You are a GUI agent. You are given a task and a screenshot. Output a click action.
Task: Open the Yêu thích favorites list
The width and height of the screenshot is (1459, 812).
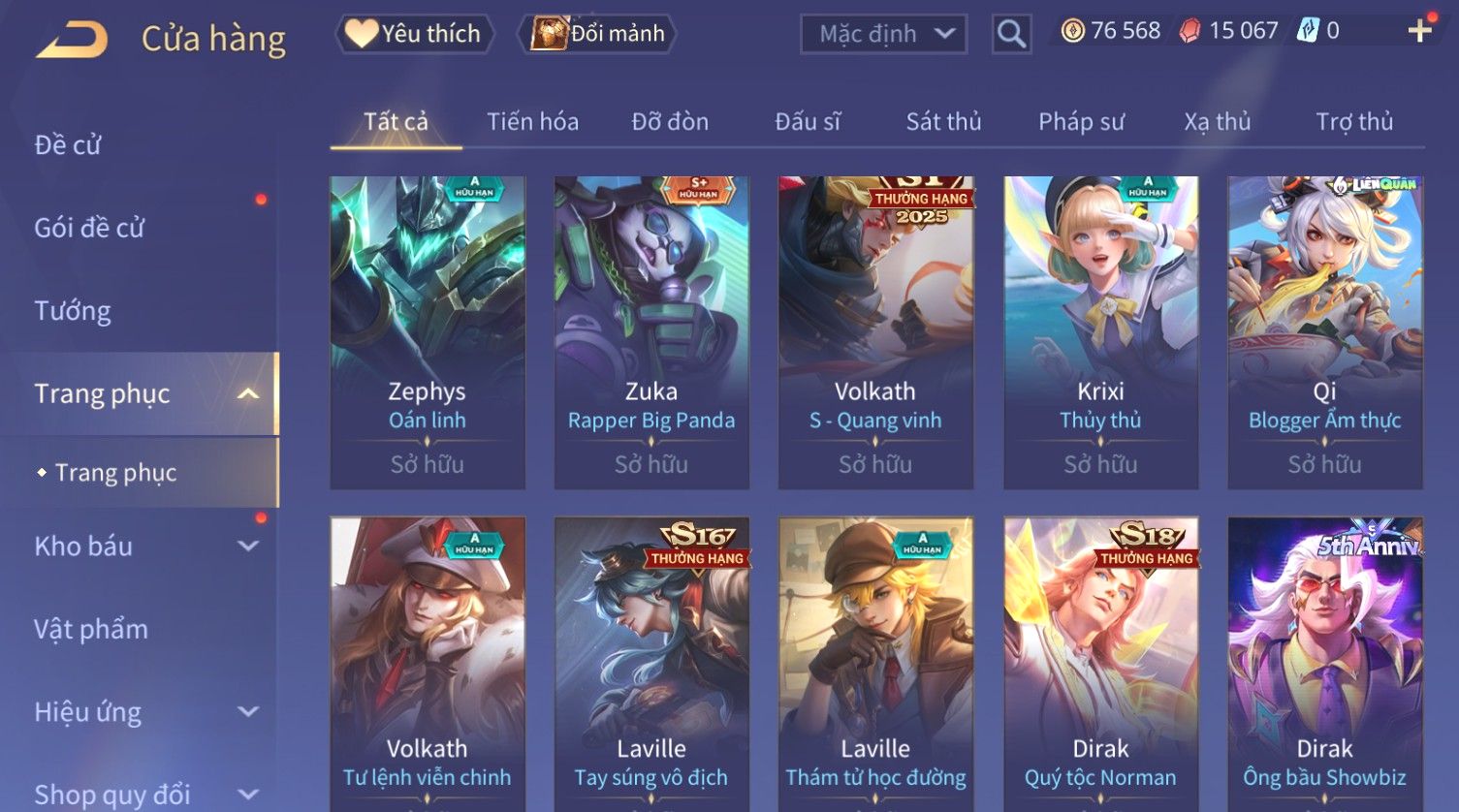click(415, 34)
